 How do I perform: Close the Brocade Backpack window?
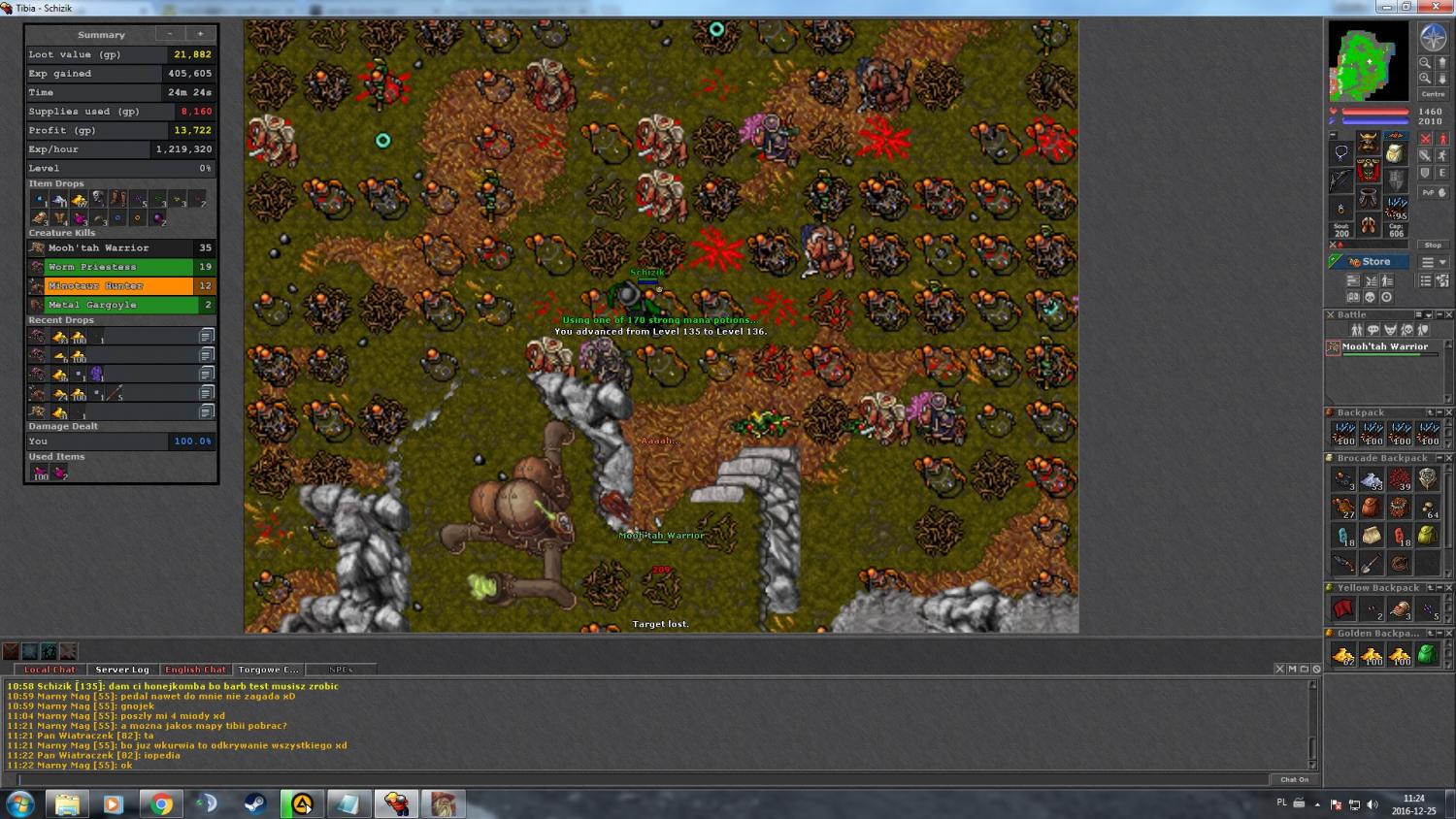(1448, 458)
